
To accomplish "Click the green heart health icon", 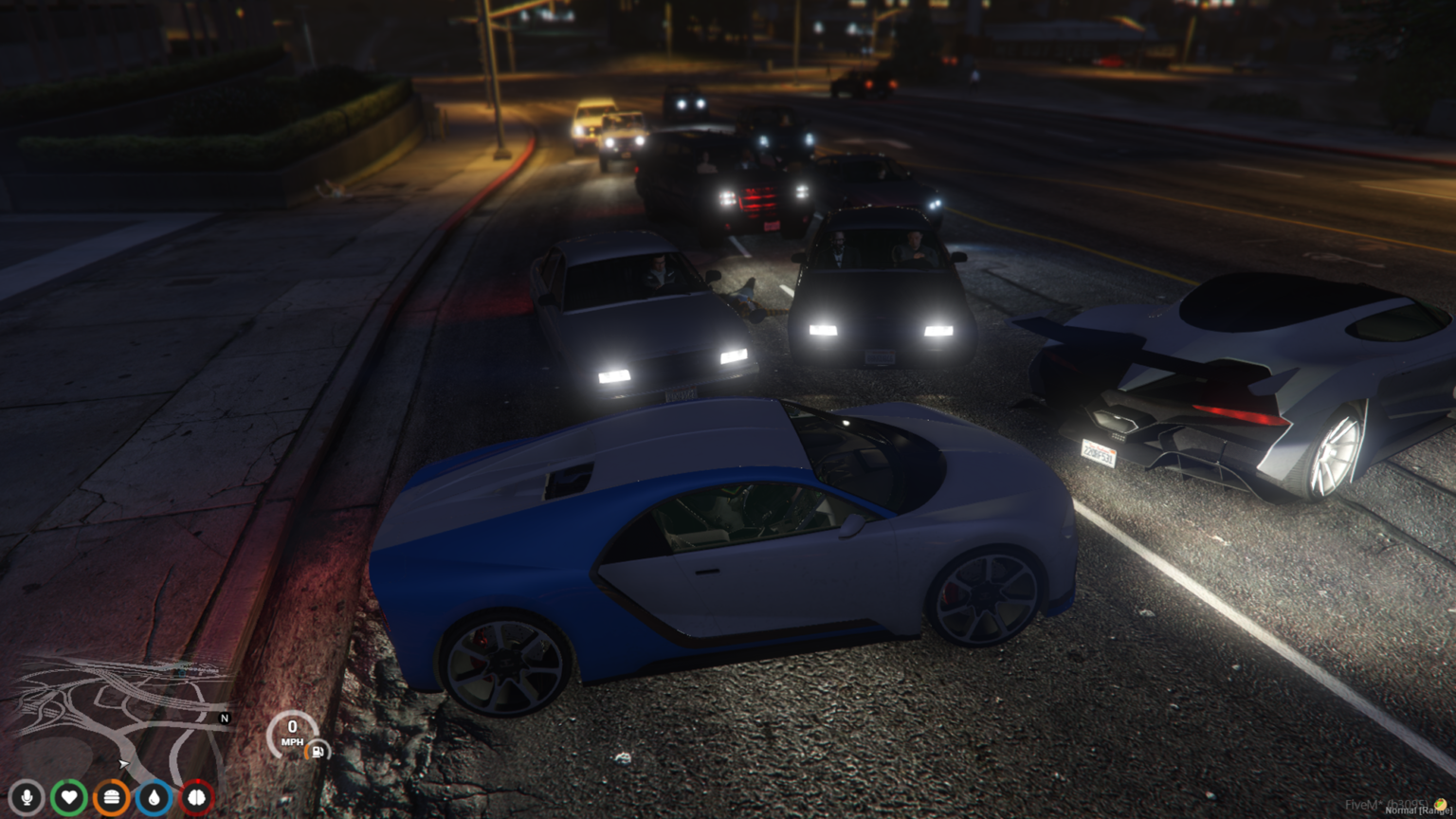I will click(x=69, y=797).
